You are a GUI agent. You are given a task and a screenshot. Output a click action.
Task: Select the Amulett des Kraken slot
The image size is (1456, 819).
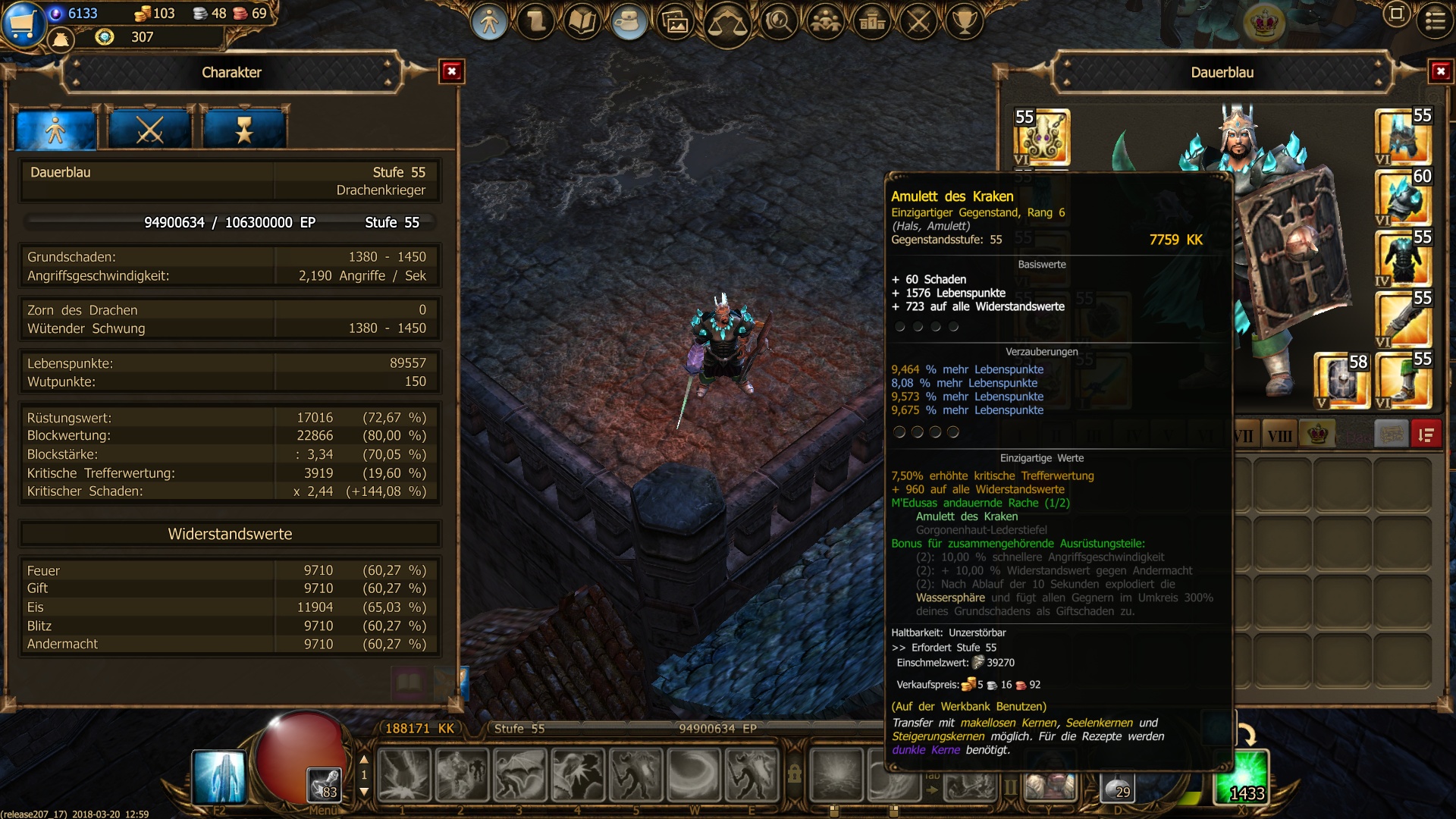1042,138
